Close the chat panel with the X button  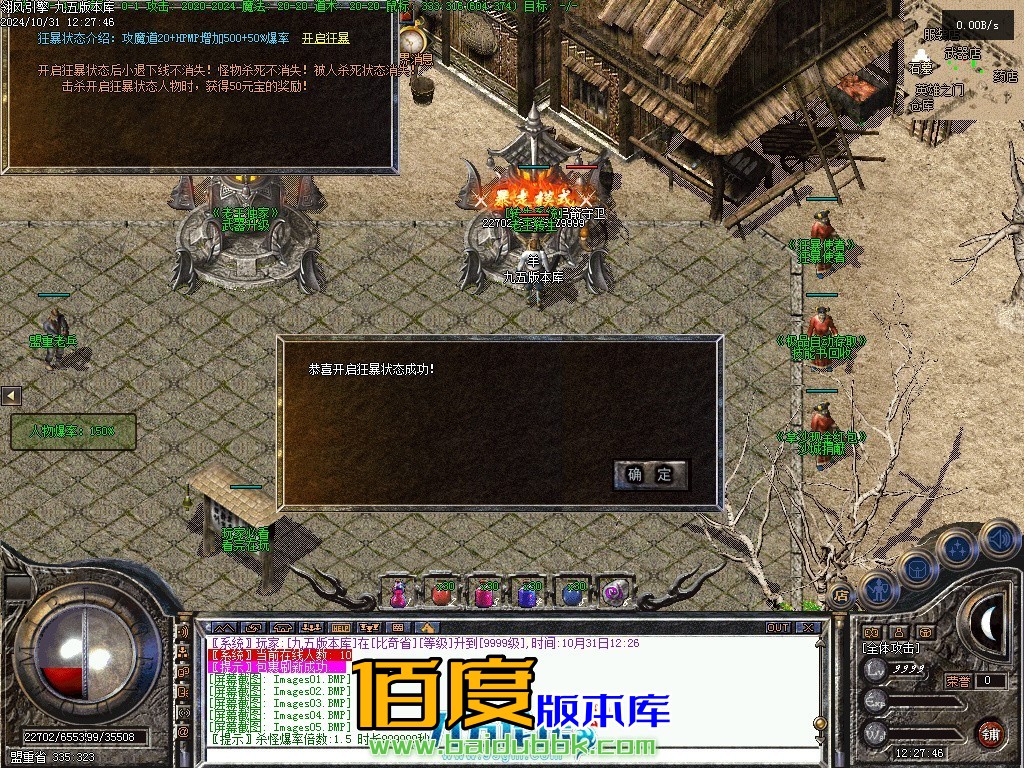click(808, 628)
